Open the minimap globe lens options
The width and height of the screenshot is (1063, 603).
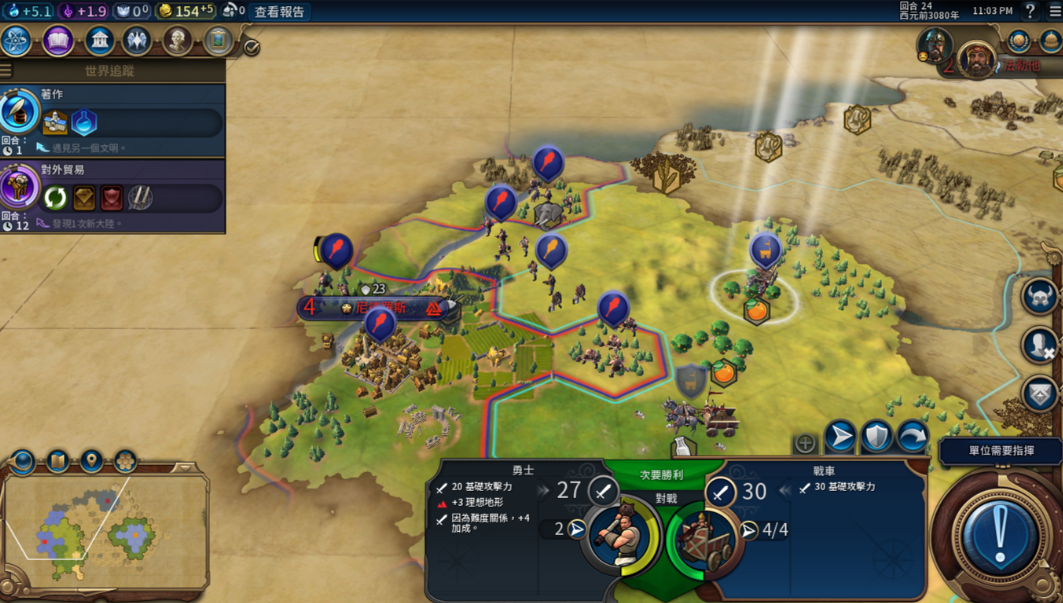23,461
